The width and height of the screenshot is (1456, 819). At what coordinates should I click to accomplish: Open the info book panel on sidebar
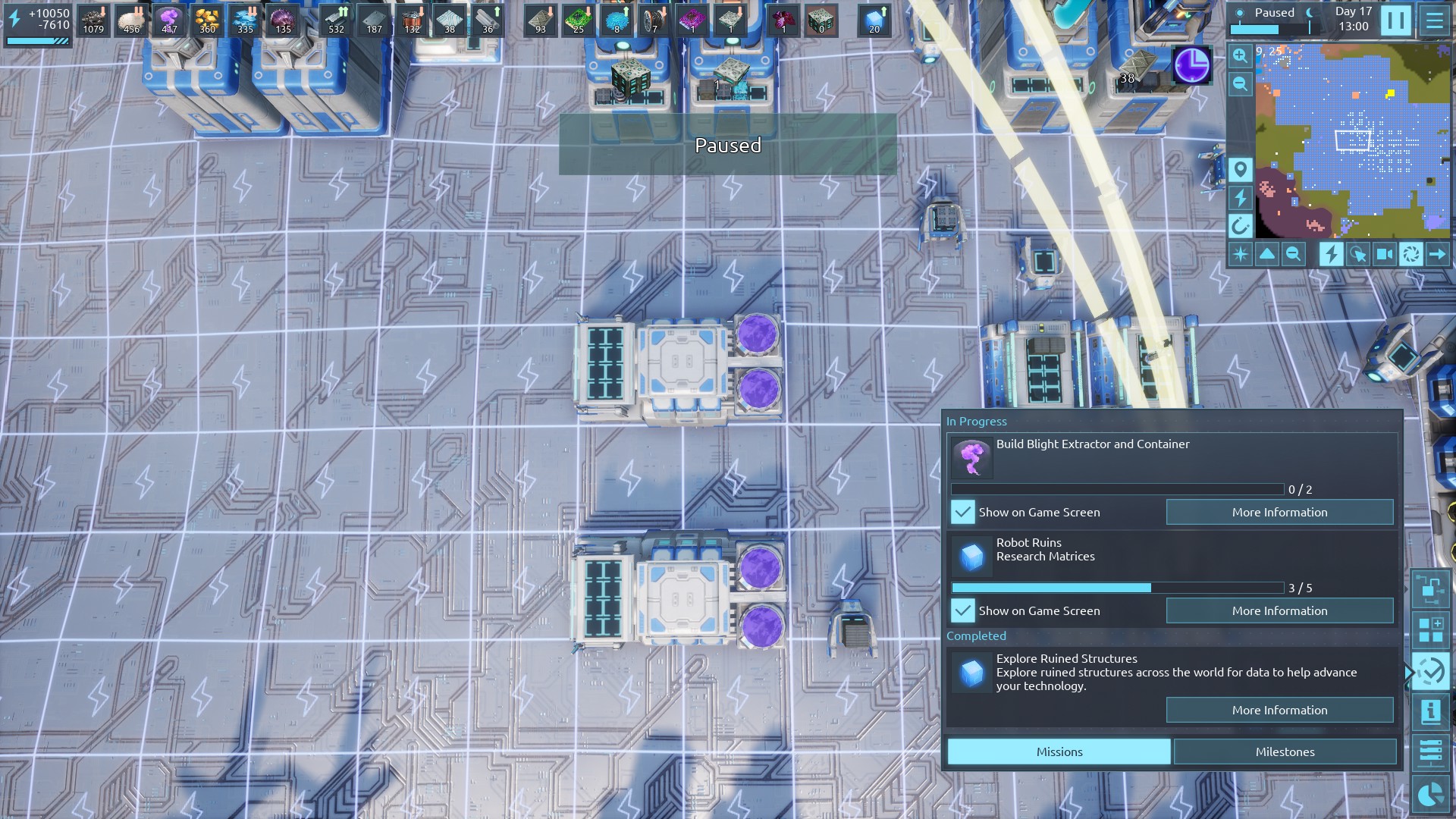tap(1430, 711)
